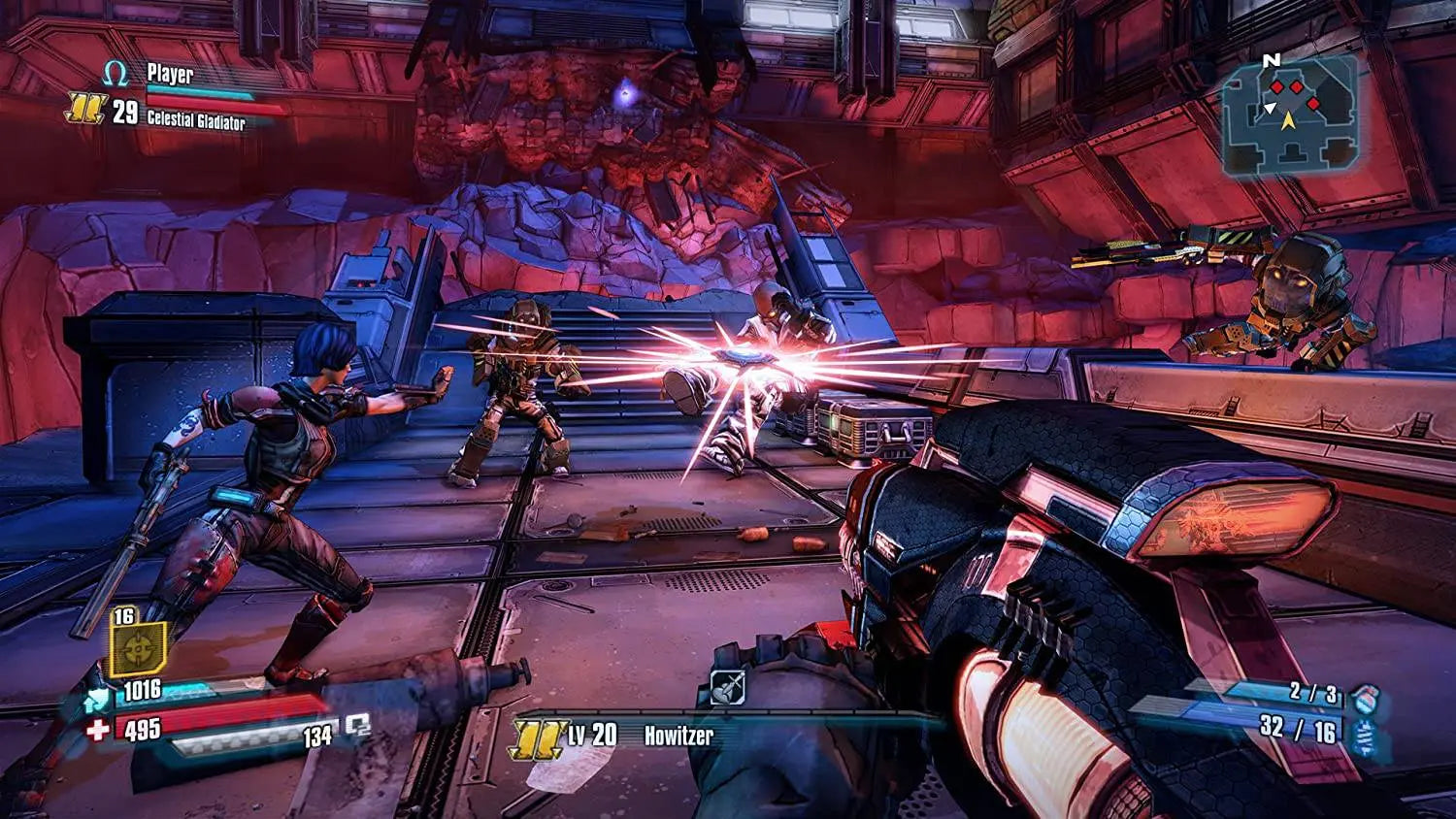Select the Player nameplate at top left
The width and height of the screenshot is (1456, 819).
pyautogui.click(x=171, y=72)
